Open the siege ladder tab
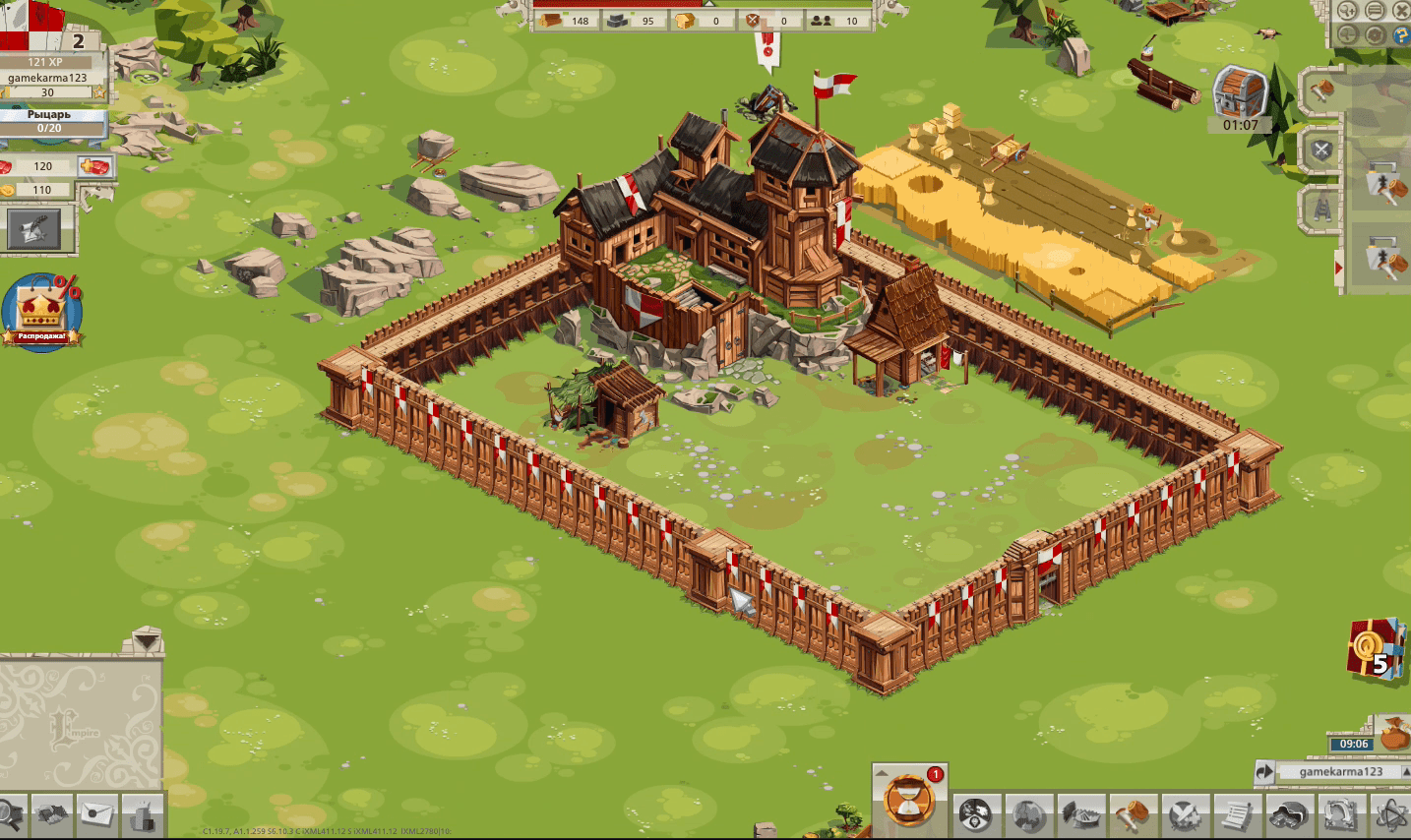Screen dimensions: 1411x840 click(1321, 209)
